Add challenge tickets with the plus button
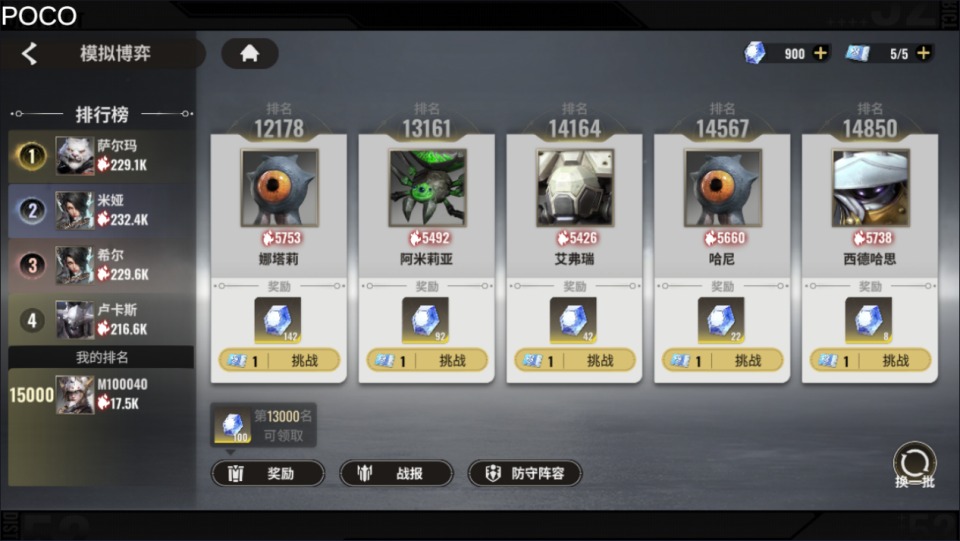Image resolution: width=960 pixels, height=541 pixels. 924,53
